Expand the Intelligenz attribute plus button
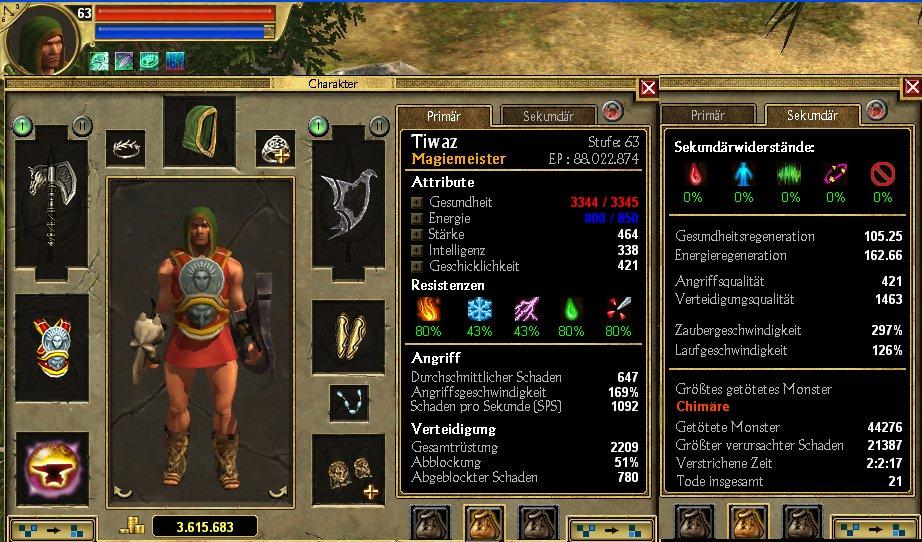922x542 pixels. coord(416,251)
